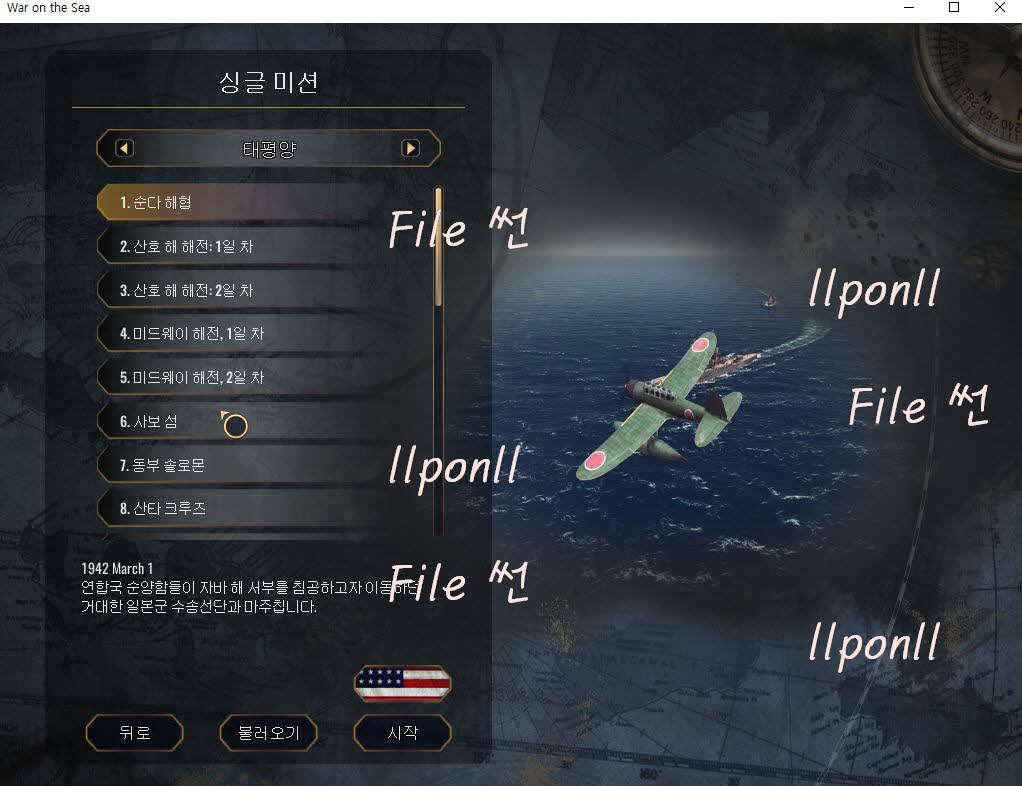Screen dimensions: 1022x786
Task: Maximize the game window
Action: coord(954,8)
